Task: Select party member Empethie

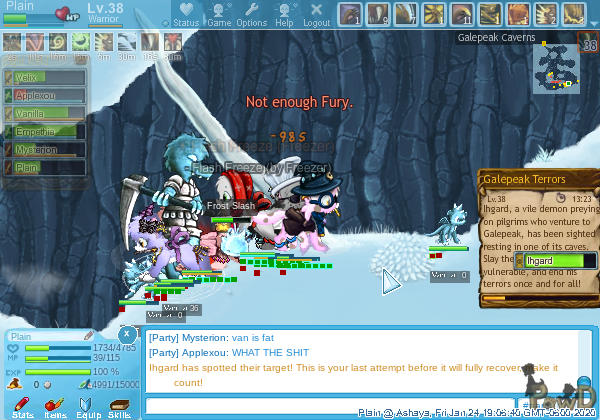Action: 43,131
